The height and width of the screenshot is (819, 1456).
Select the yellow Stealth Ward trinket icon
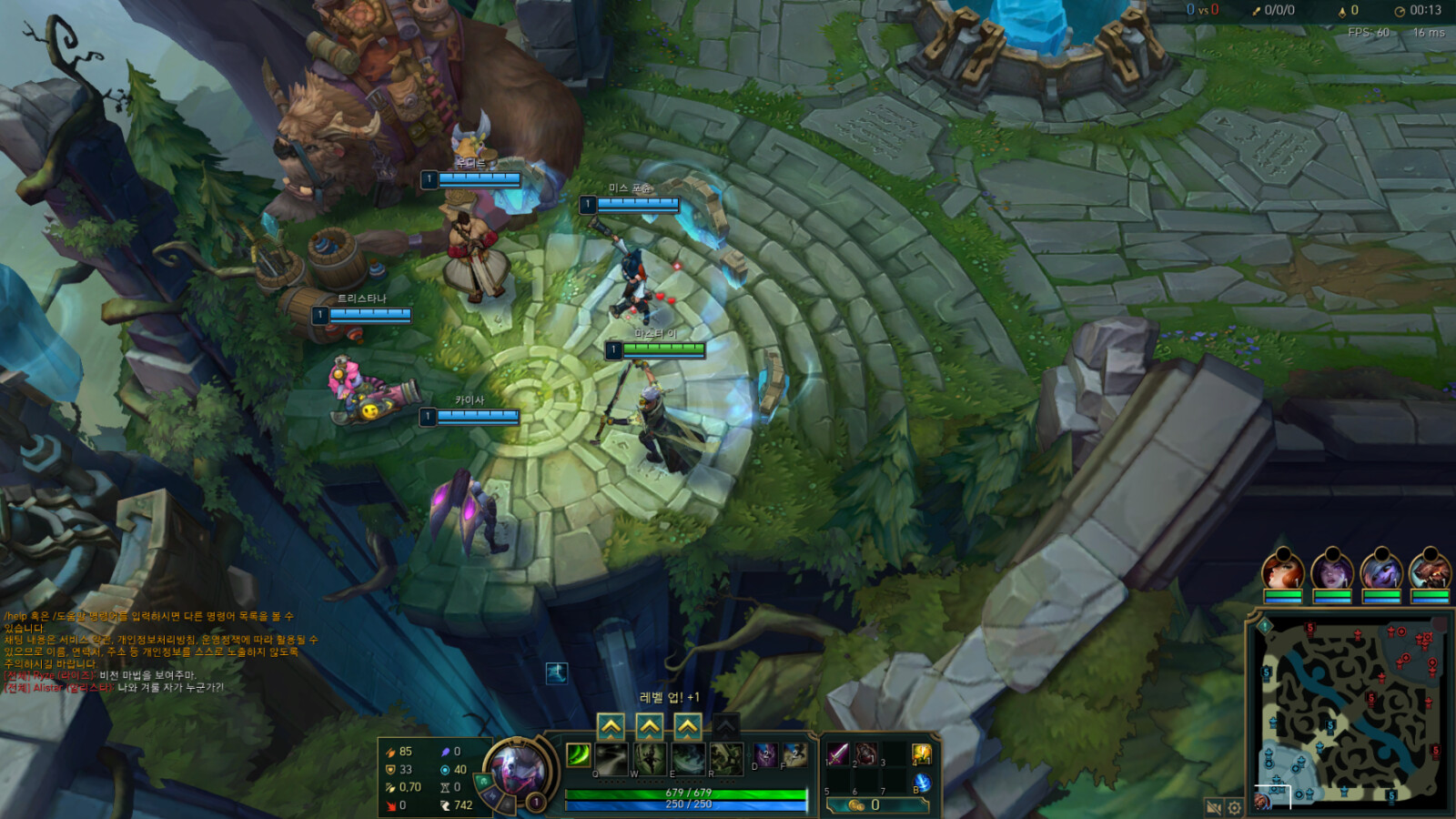point(920,753)
